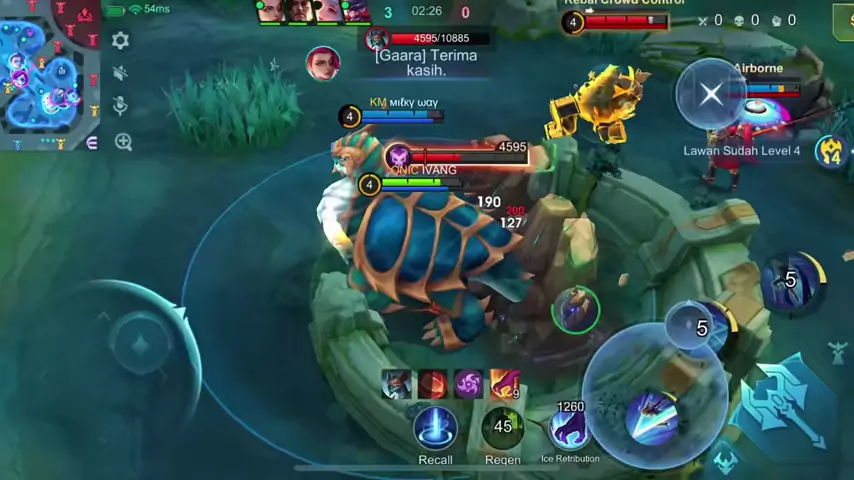Tap the red-haired hero portrait beside chat

click(x=323, y=62)
